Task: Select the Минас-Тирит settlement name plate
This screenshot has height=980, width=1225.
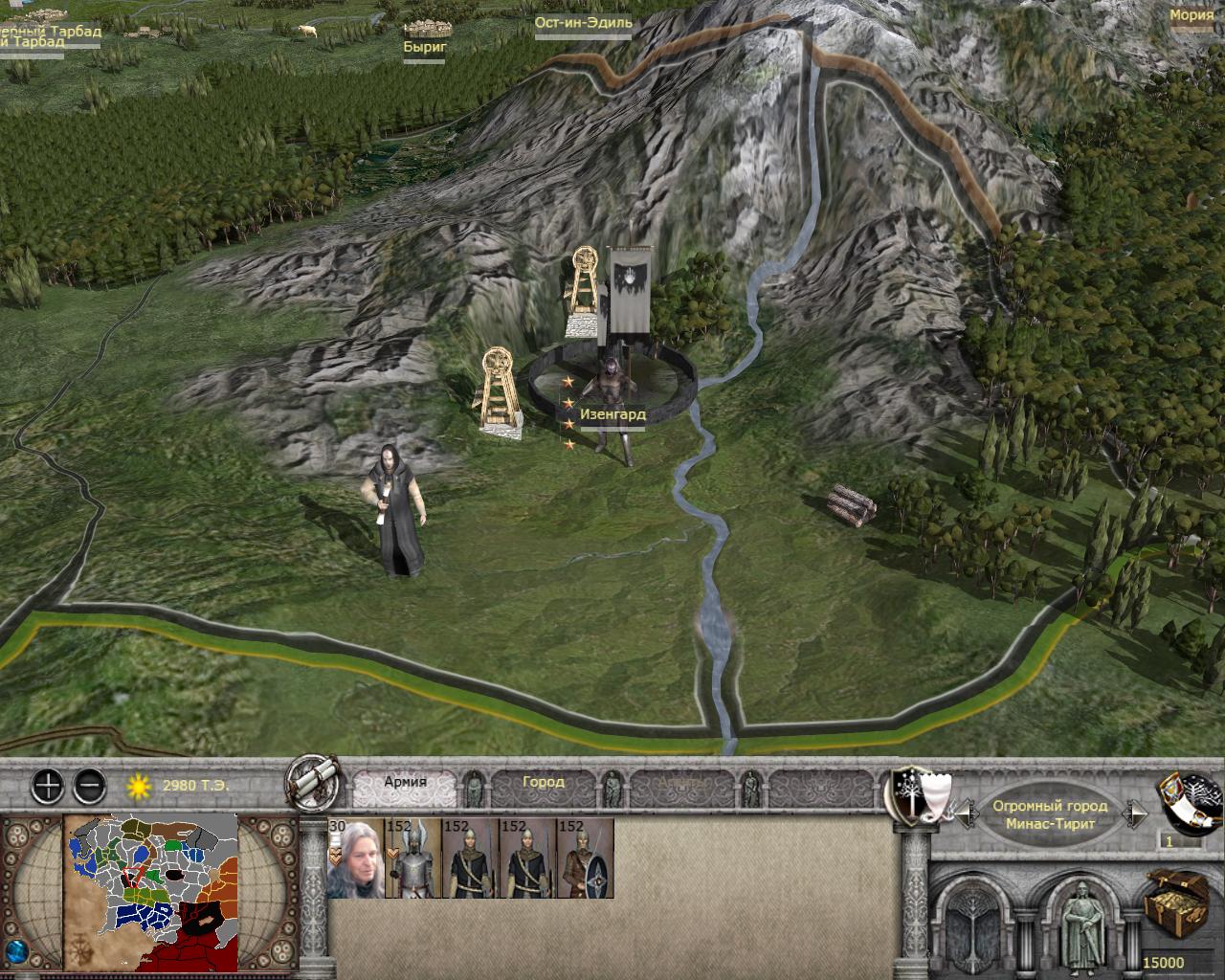Action: (x=1050, y=814)
